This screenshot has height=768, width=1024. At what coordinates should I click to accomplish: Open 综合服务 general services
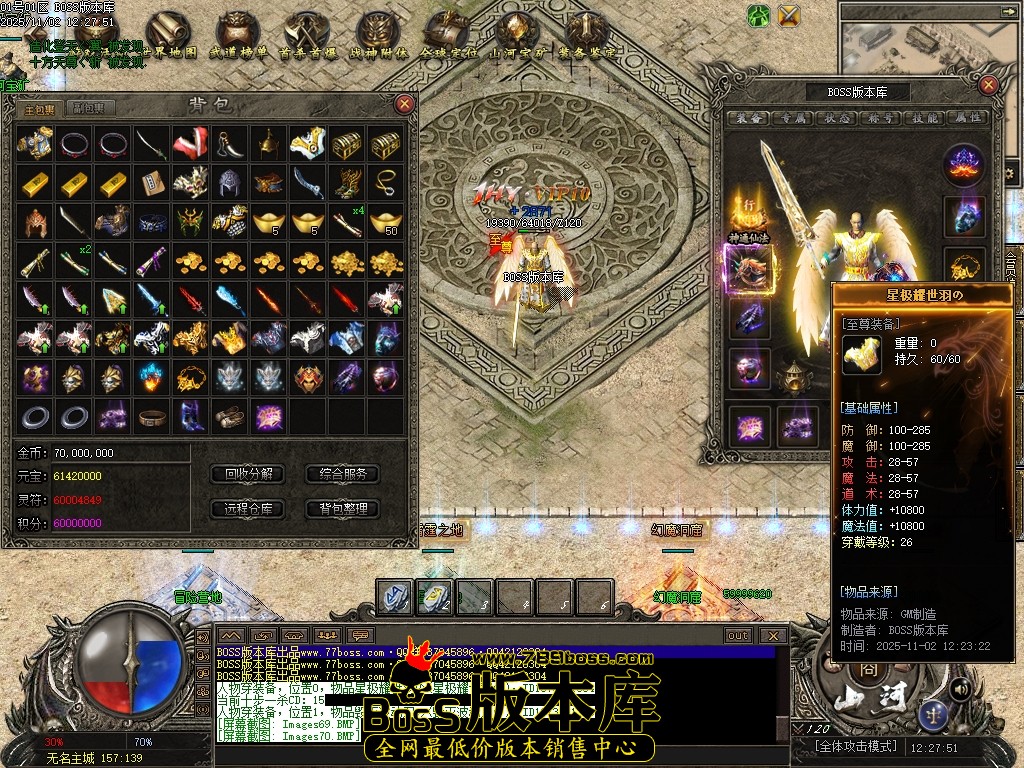coord(343,474)
